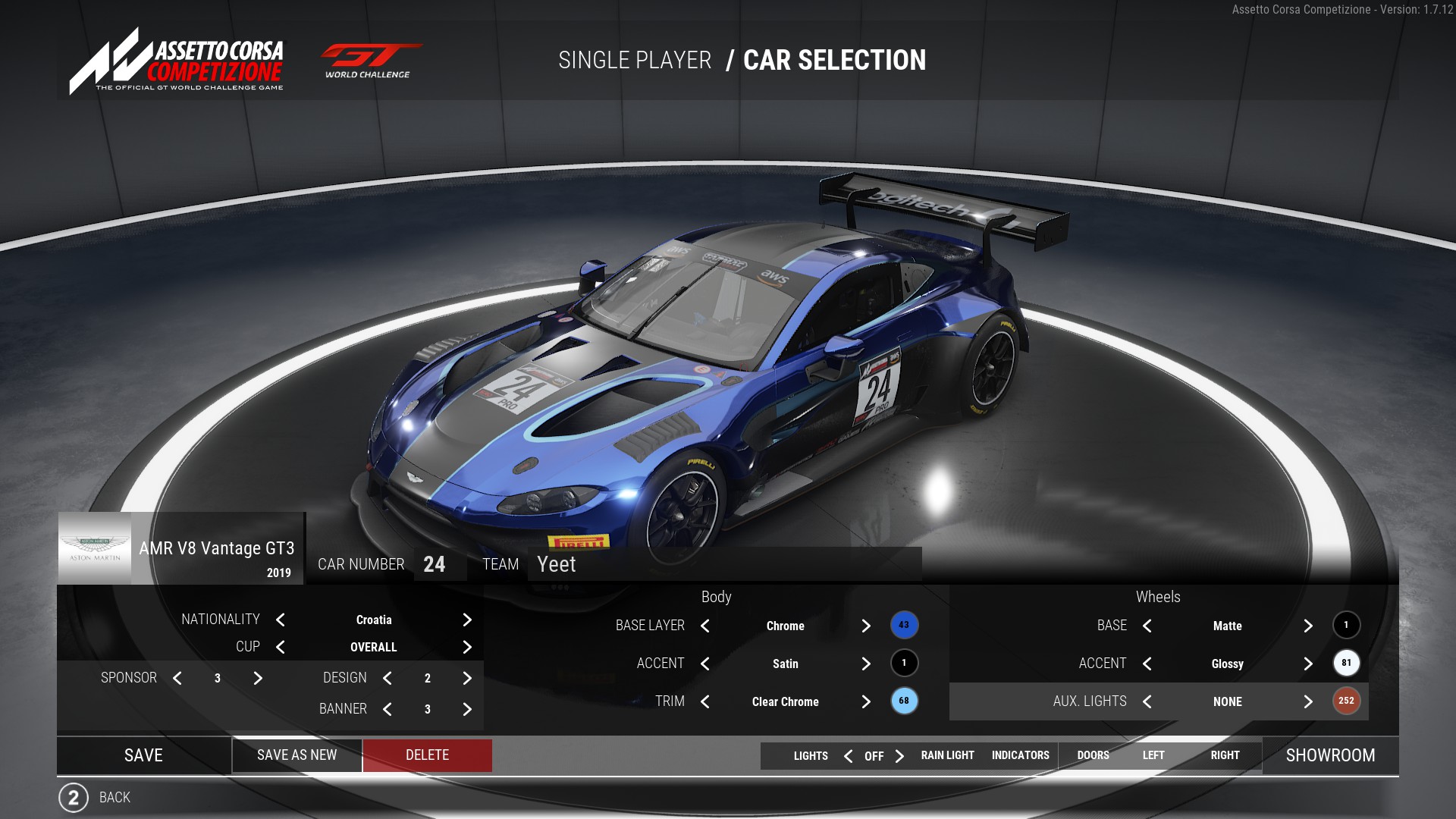This screenshot has width=1456, height=819.
Task: Pick the light blue trim color swatch
Action: point(904,701)
